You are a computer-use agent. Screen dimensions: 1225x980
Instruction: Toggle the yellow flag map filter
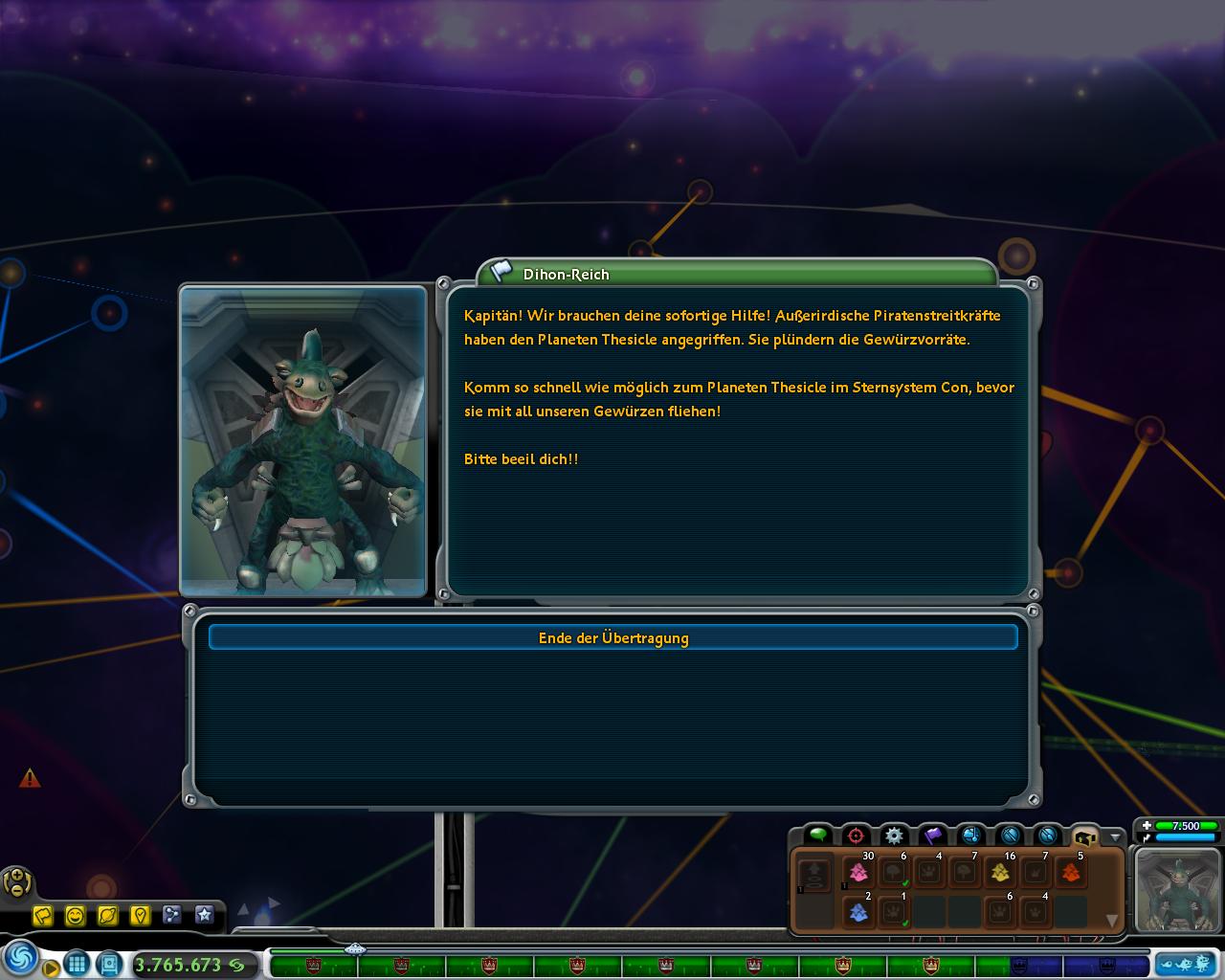click(43, 916)
